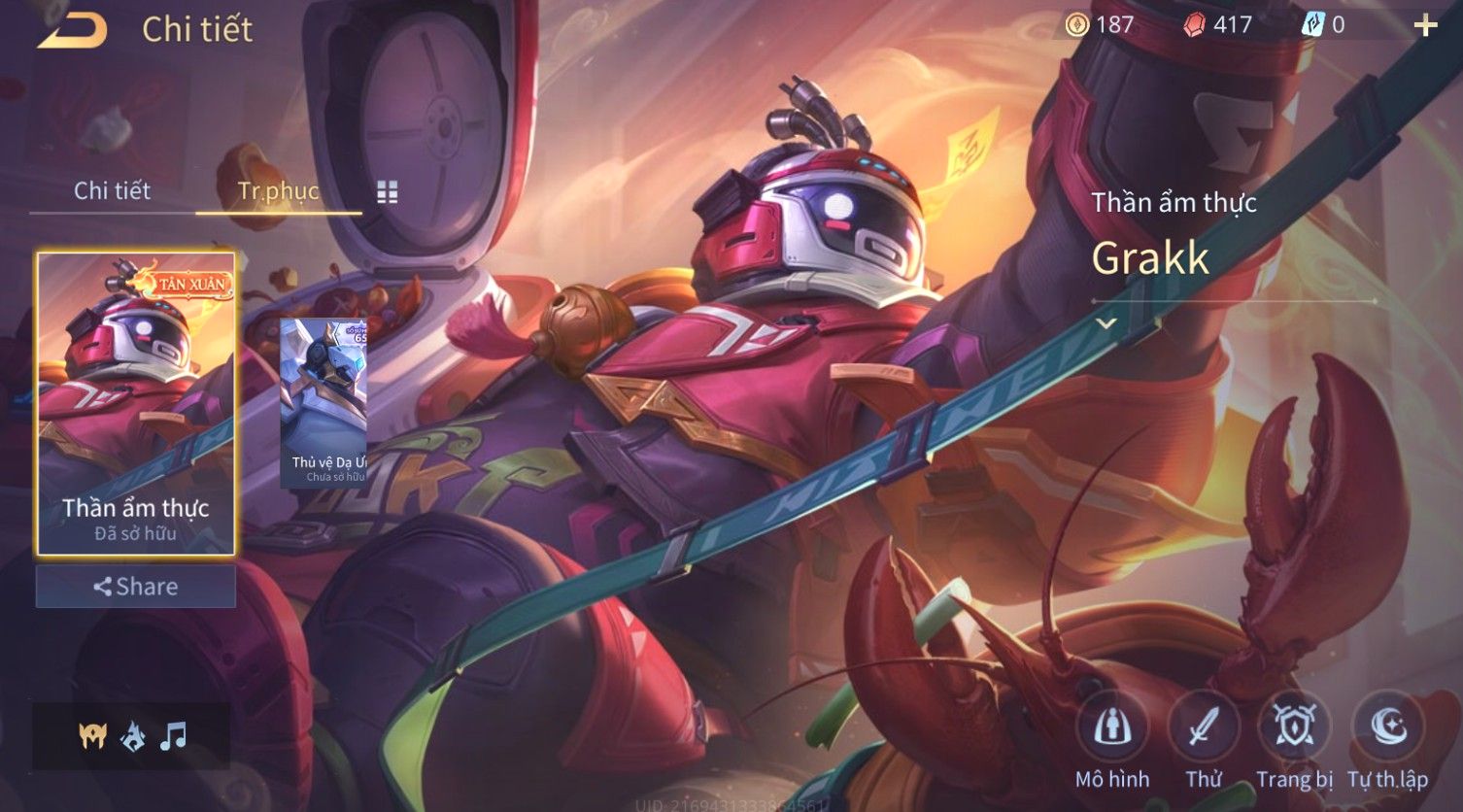Share the current skin
Image resolution: width=1463 pixels, height=812 pixels.
coord(136,587)
